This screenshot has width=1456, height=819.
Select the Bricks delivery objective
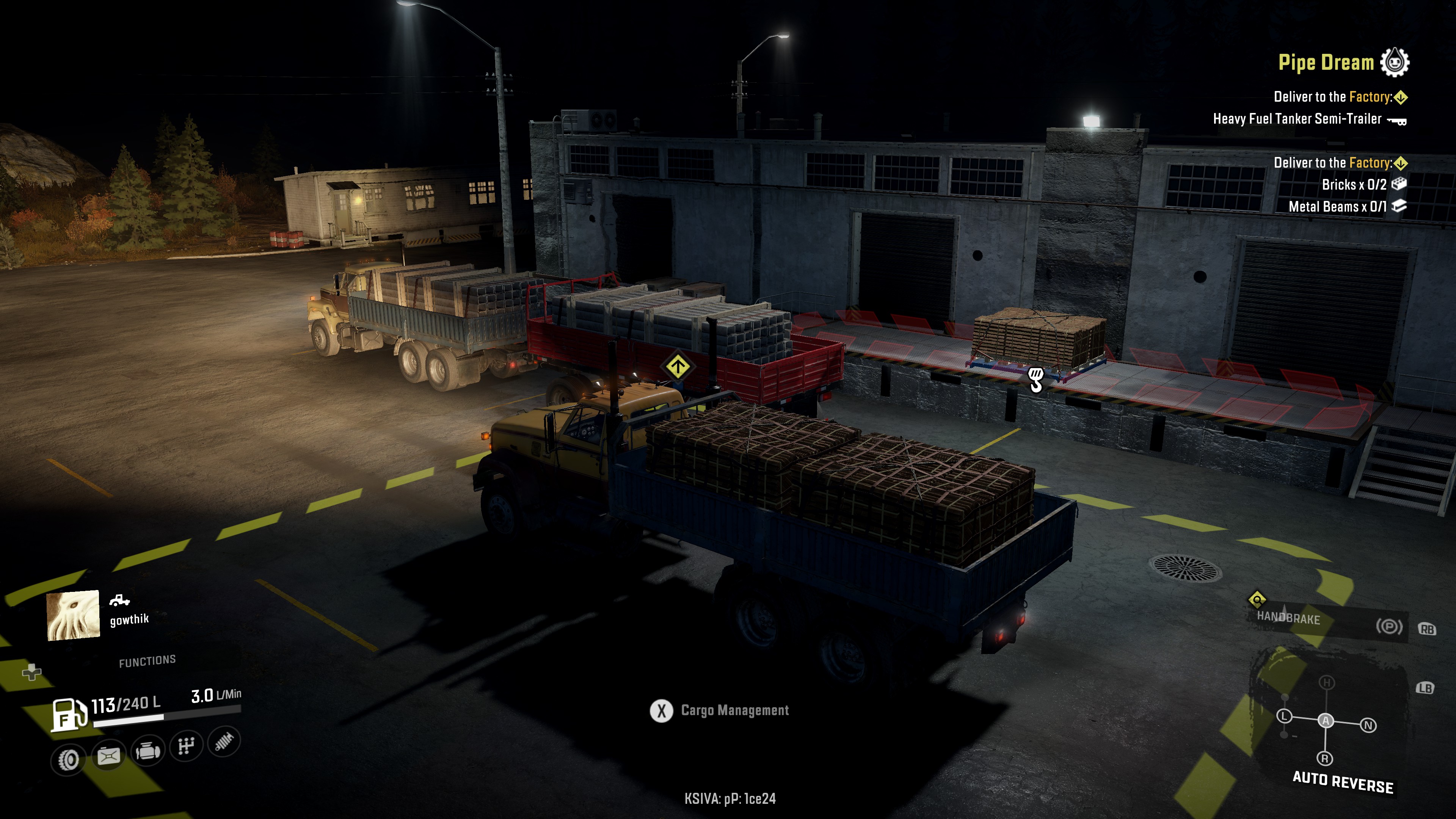click(x=1354, y=185)
